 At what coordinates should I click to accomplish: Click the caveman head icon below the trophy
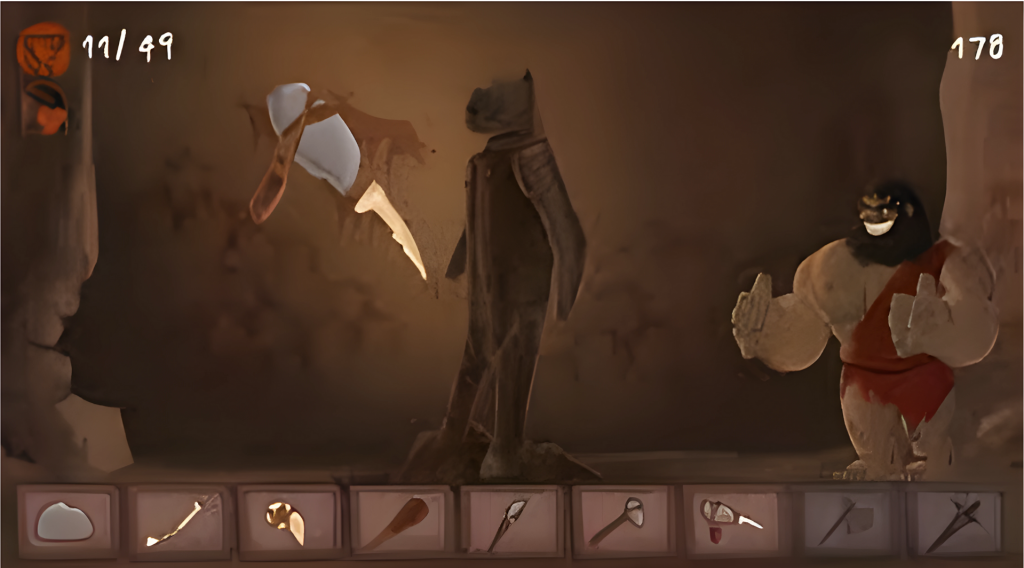(x=46, y=108)
